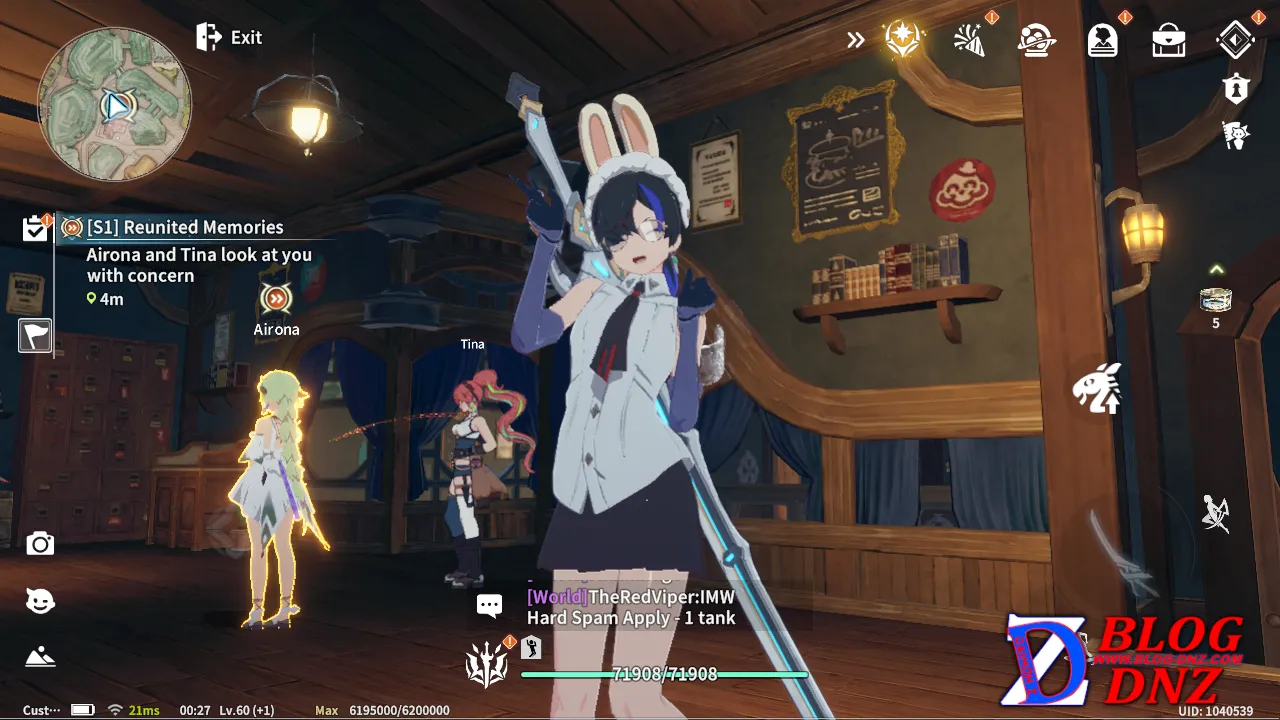Open the character portrait menu icon
1280x720 pixels.
[1103, 40]
